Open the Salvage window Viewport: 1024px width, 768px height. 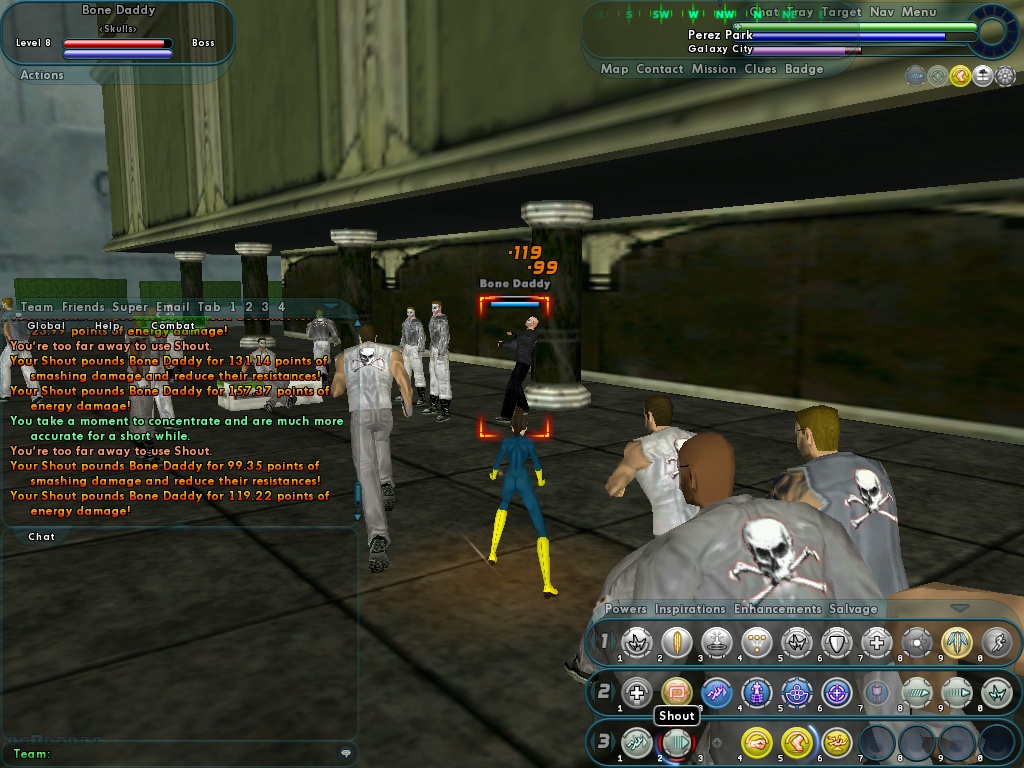coord(852,609)
